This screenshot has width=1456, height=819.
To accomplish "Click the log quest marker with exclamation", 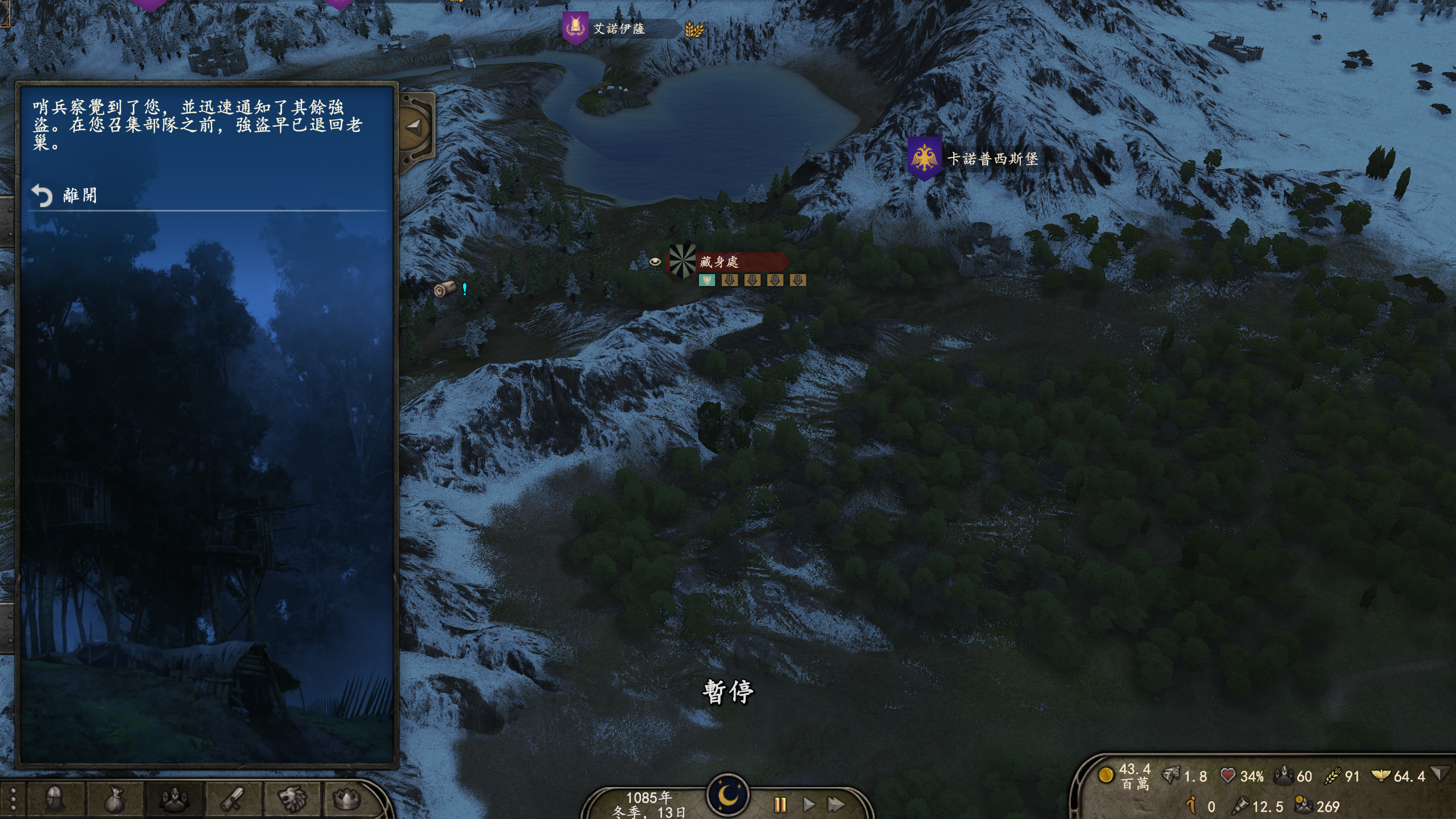I will coord(449,289).
